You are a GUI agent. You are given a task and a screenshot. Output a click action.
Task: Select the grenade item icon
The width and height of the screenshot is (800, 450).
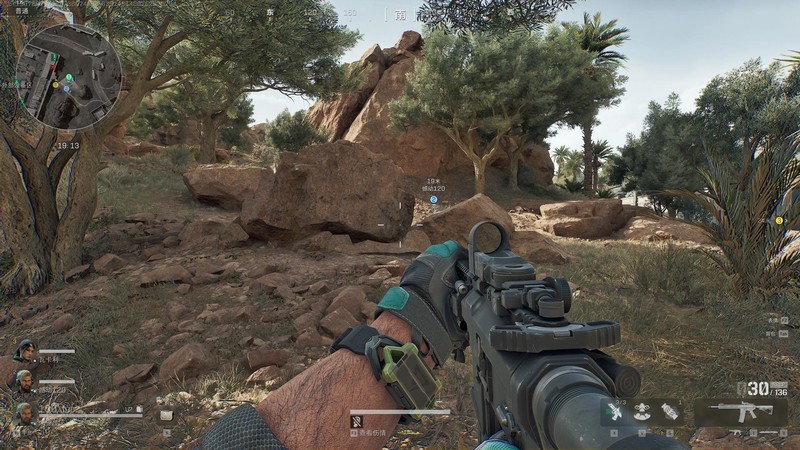(x=669, y=411)
